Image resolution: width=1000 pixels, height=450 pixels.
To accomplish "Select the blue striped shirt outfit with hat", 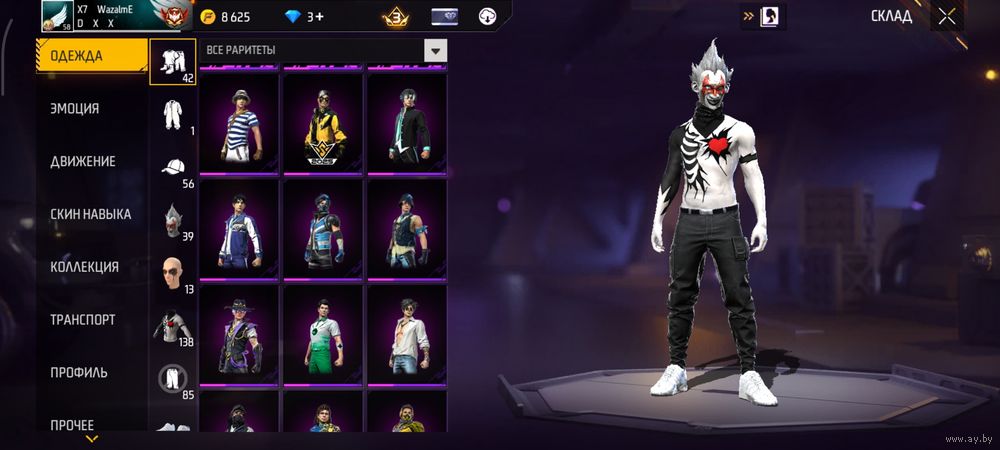I will point(239,125).
